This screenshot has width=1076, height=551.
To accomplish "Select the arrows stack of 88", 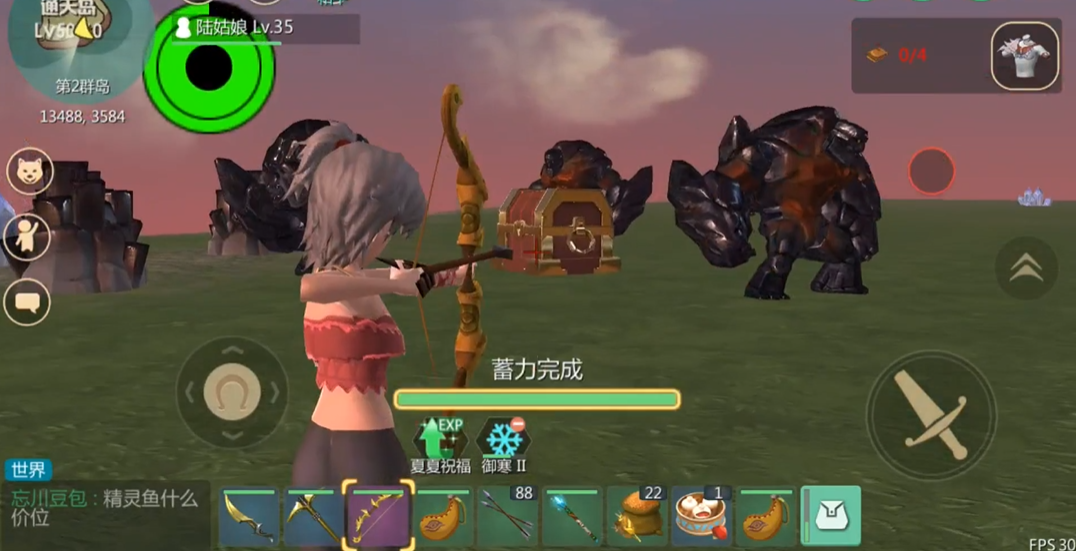I will click(x=508, y=518).
